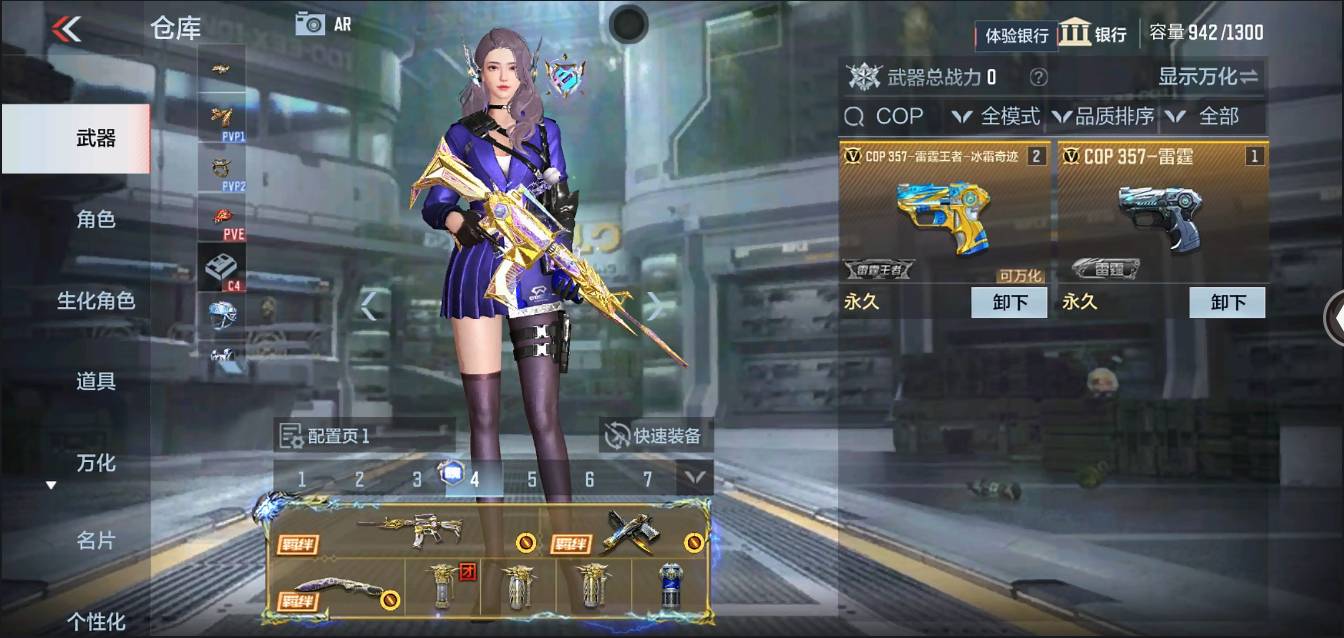Switch to the 武器 weapons tab
This screenshot has width=1344, height=638.
pyautogui.click(x=96, y=138)
